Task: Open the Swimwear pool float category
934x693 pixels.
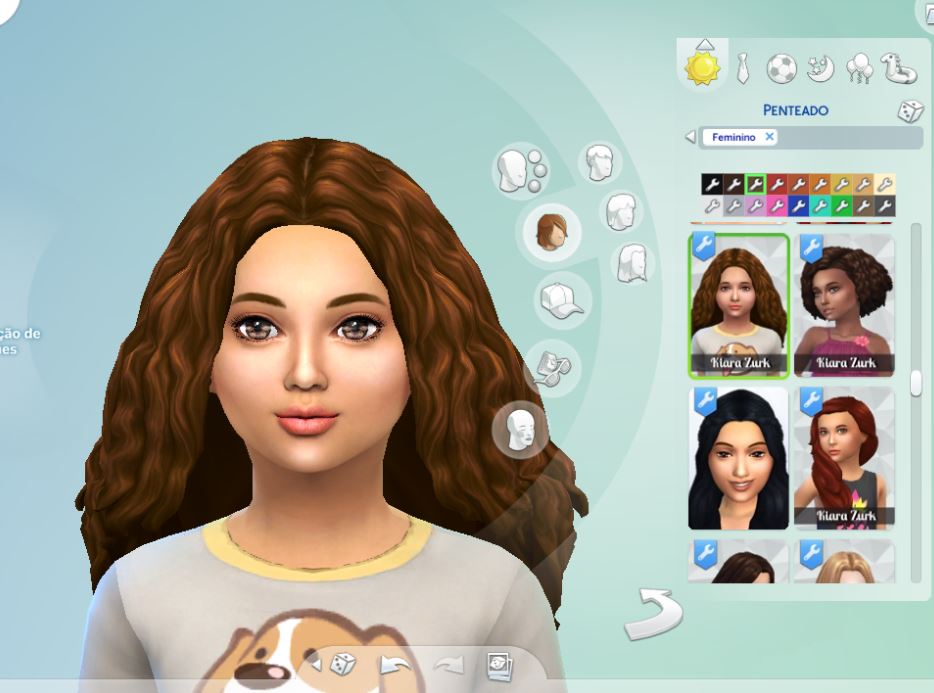Action: (x=899, y=68)
